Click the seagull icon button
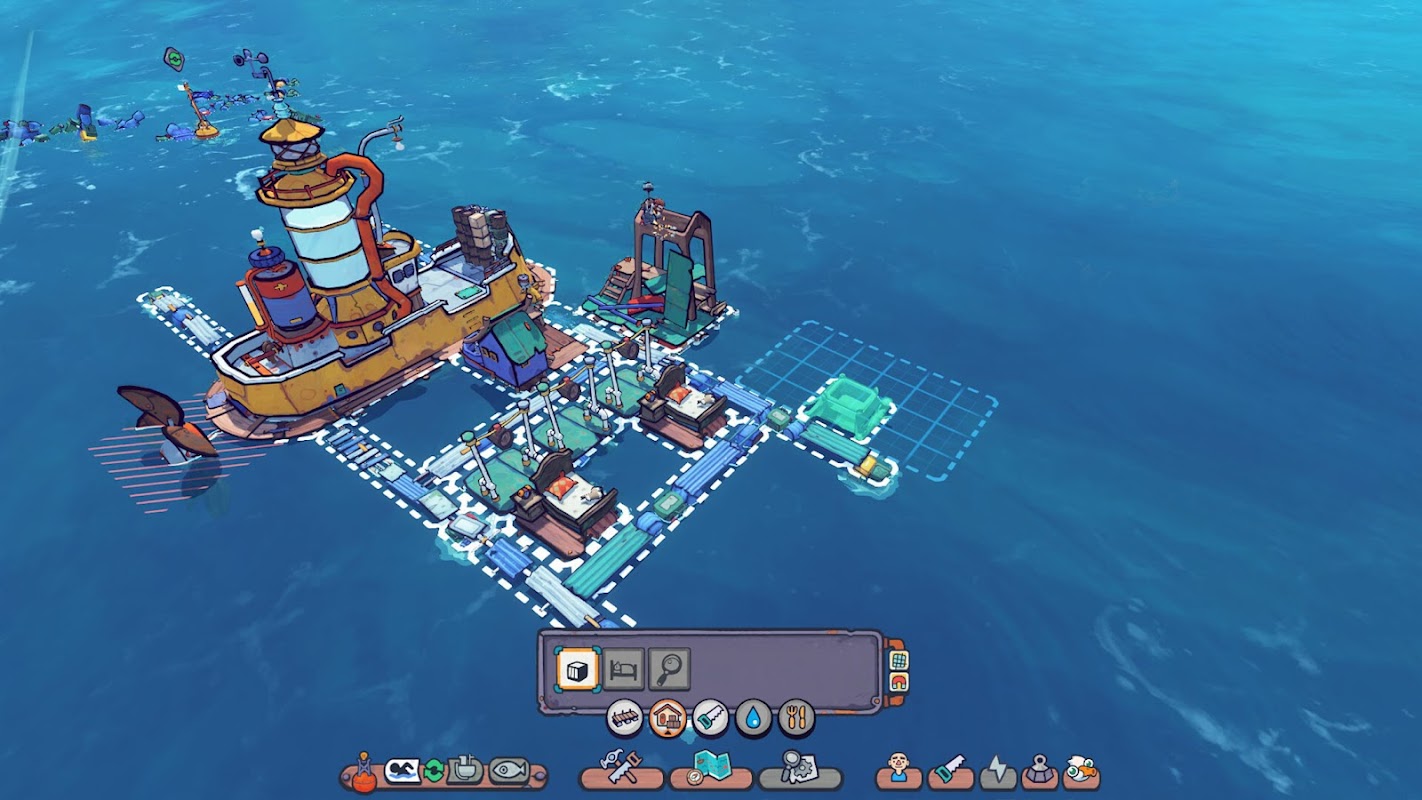The image size is (1422, 800). [1081, 770]
